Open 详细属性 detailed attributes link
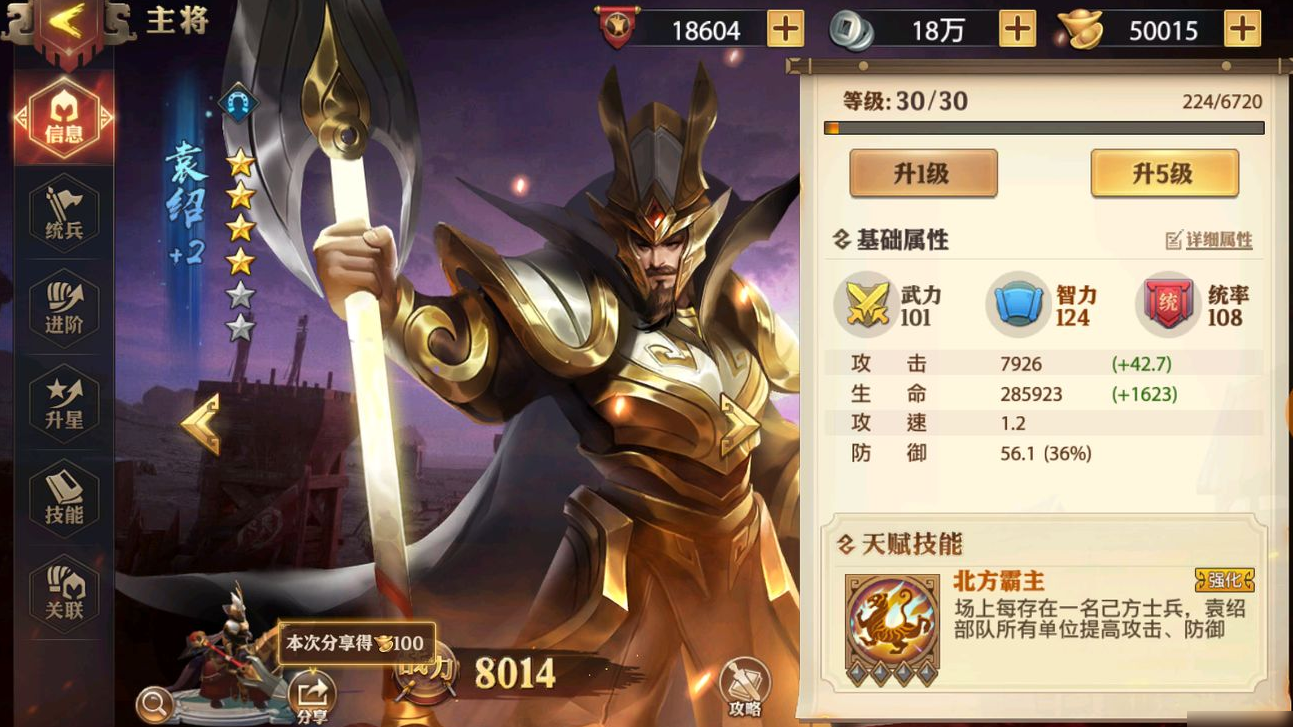Image resolution: width=1293 pixels, height=727 pixels. (x=1209, y=240)
